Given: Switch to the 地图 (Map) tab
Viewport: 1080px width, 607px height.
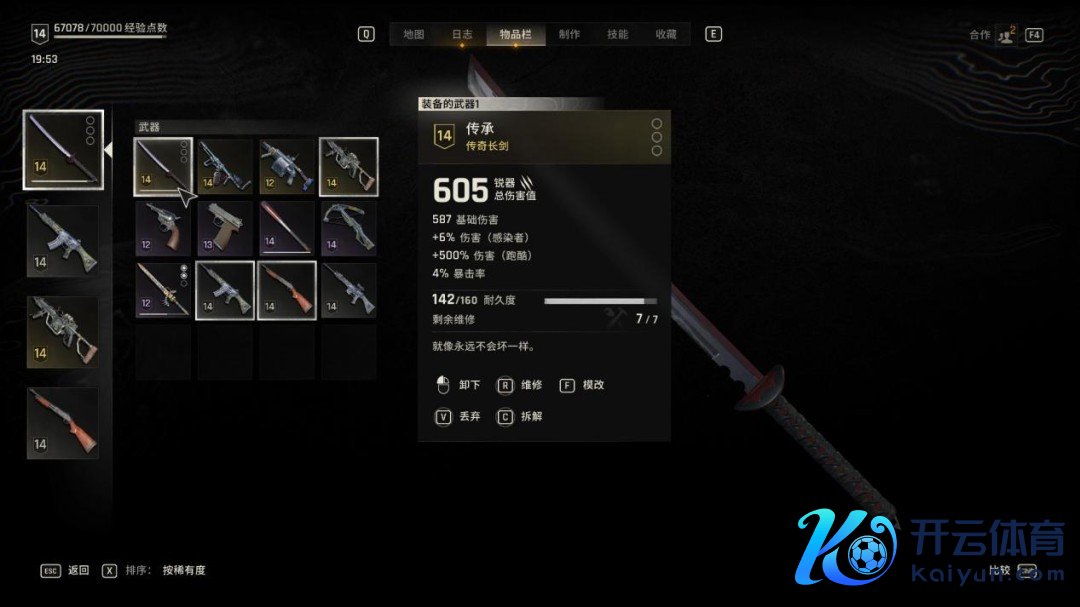Looking at the screenshot, I should click(x=414, y=34).
